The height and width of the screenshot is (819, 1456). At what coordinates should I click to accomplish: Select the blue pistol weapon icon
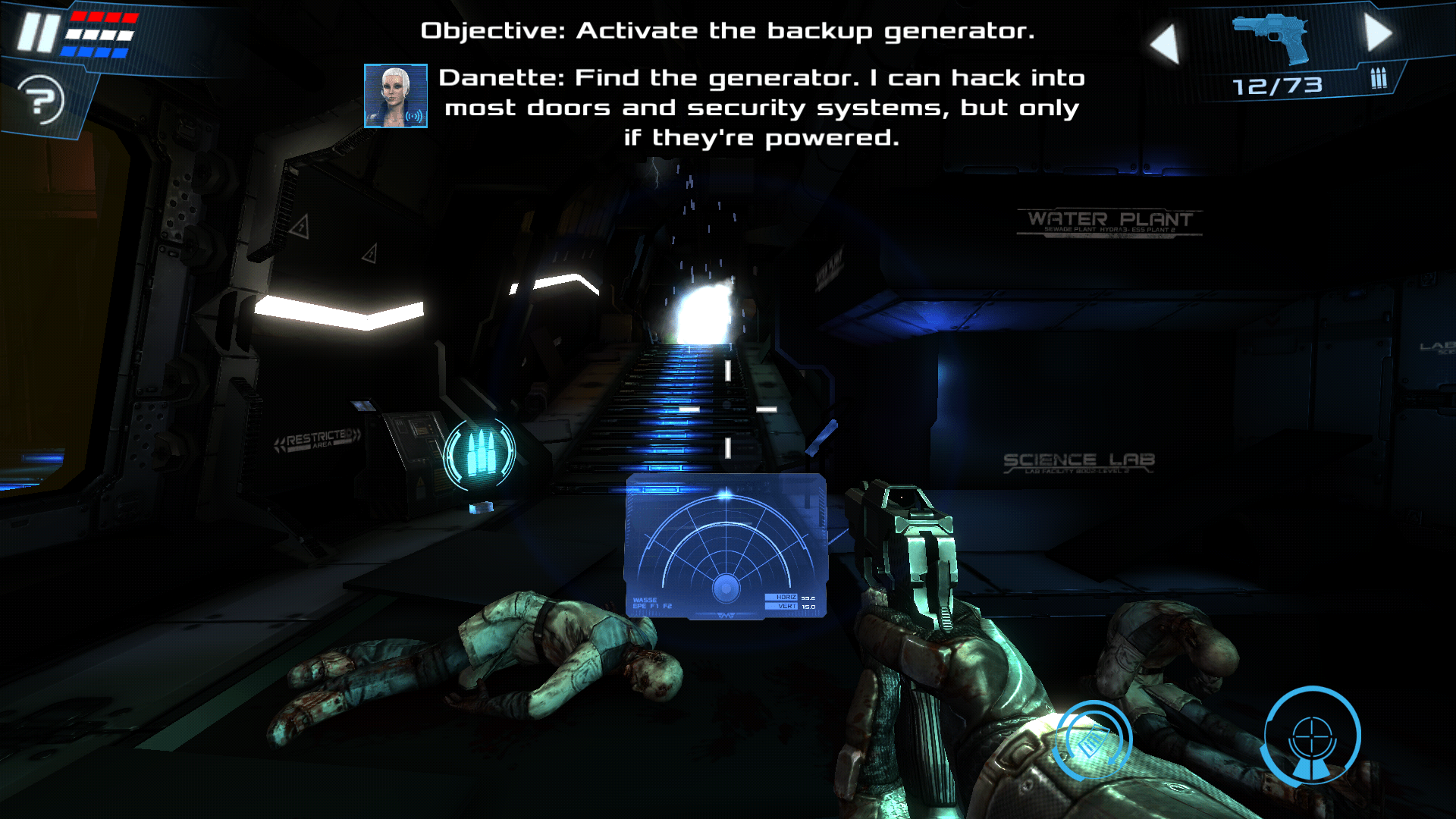[x=1272, y=38]
